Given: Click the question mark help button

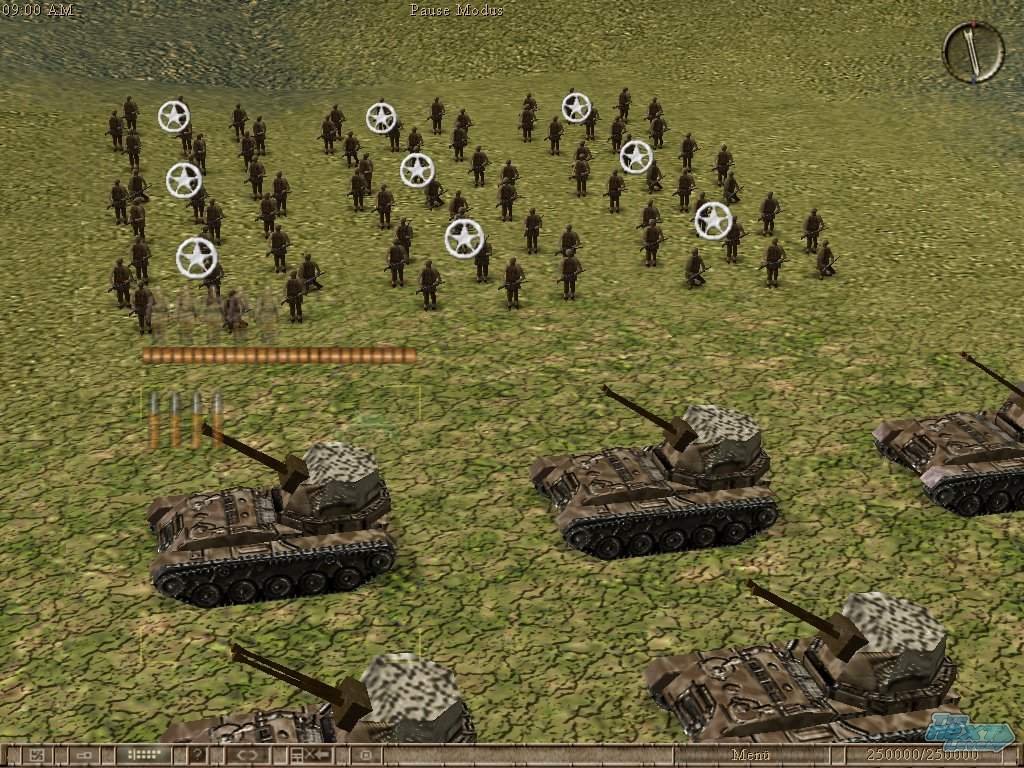Looking at the screenshot, I should coord(199,755).
